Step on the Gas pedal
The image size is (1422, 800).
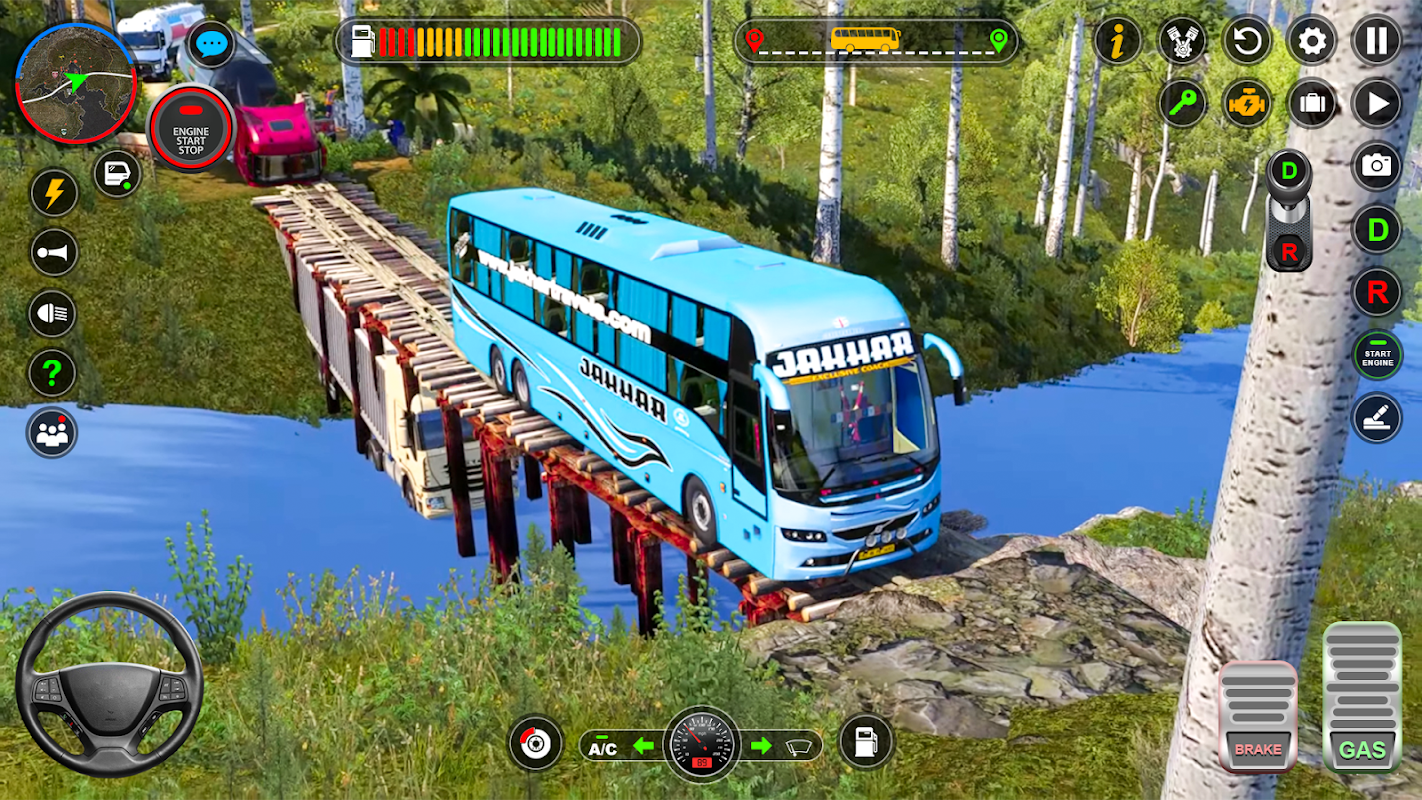[x=1362, y=698]
